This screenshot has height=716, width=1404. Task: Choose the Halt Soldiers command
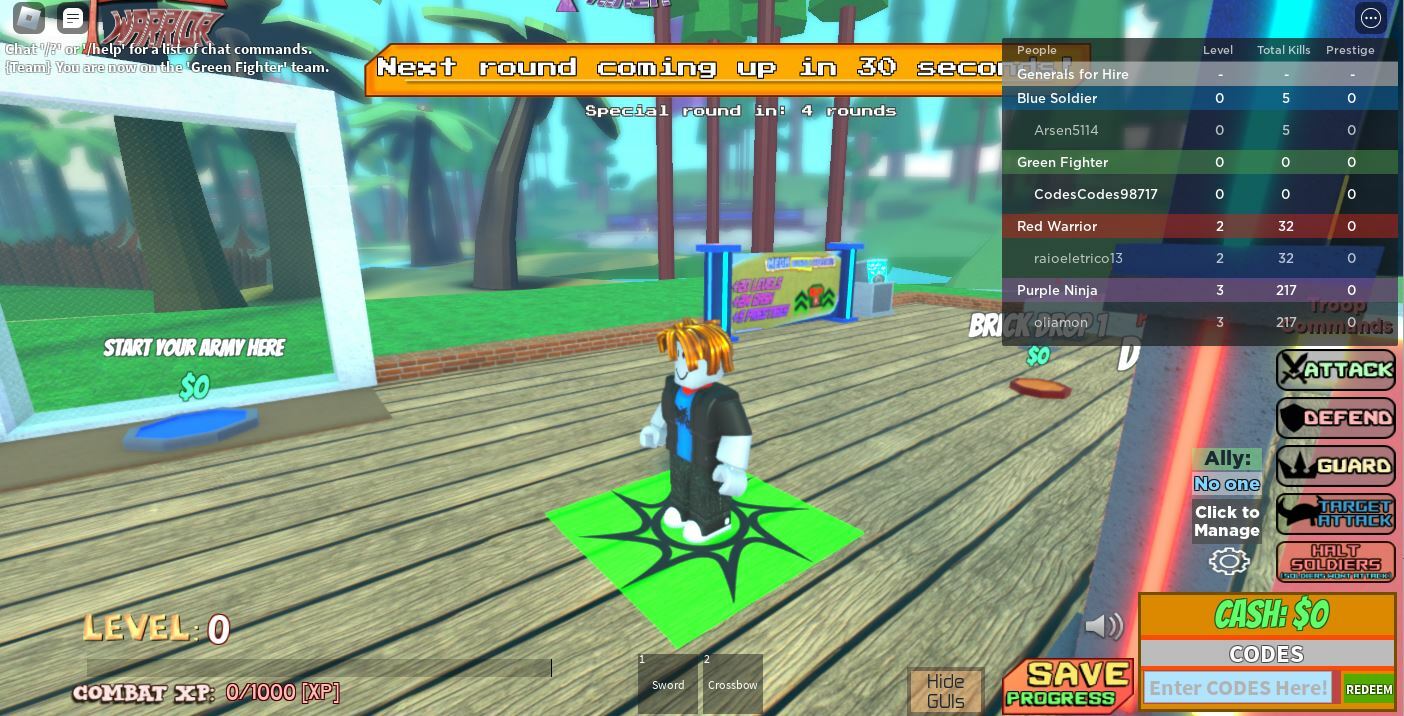point(1335,562)
